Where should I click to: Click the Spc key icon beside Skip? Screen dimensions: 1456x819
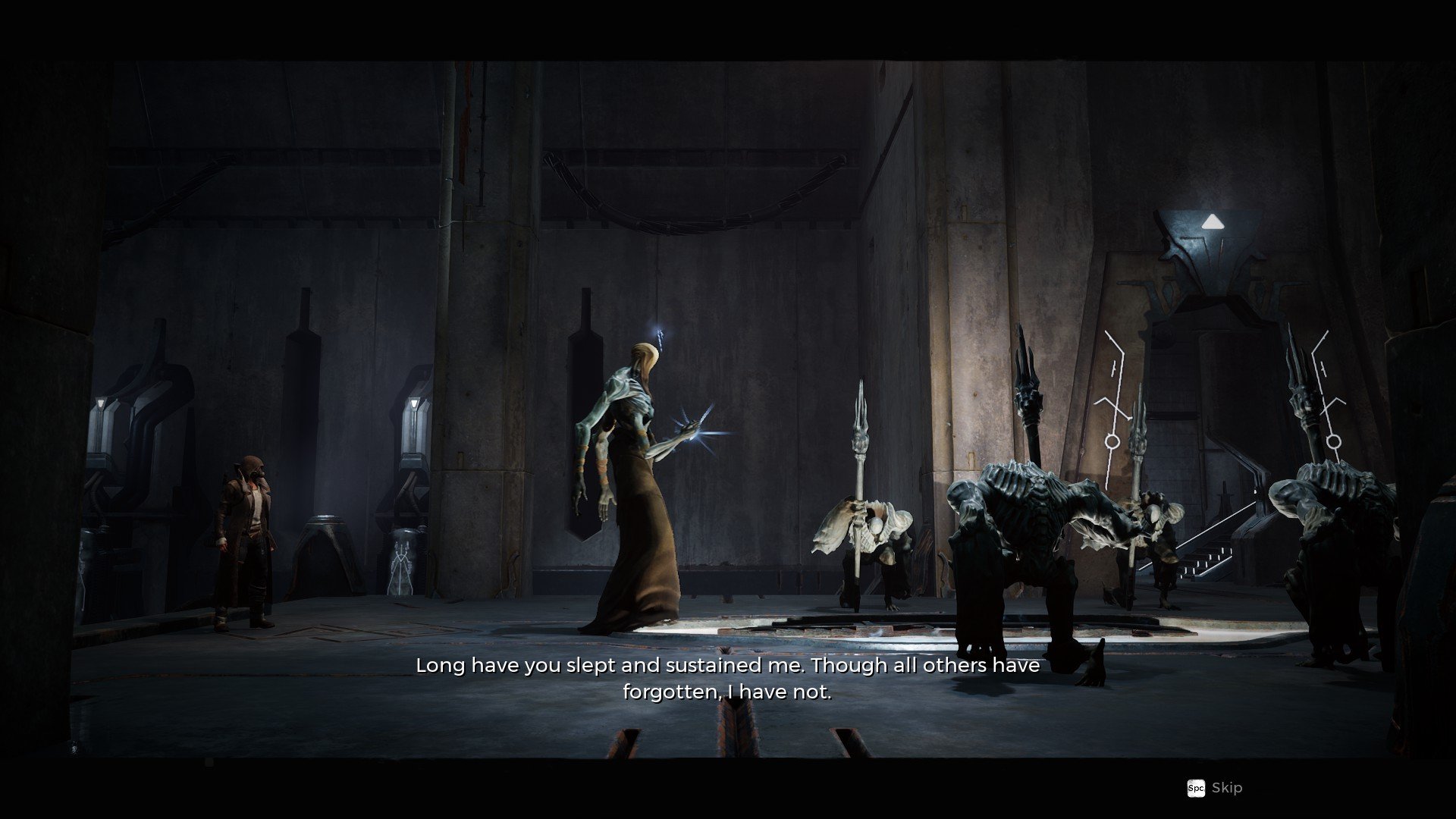click(1196, 788)
